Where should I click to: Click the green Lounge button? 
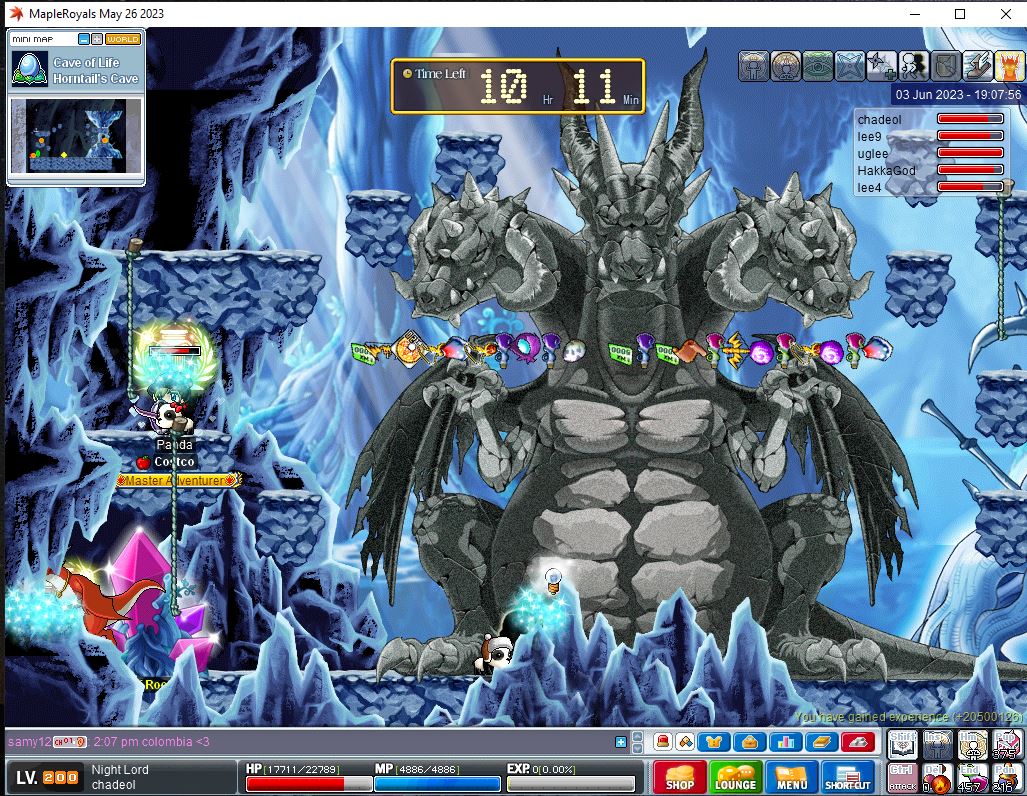[735, 778]
